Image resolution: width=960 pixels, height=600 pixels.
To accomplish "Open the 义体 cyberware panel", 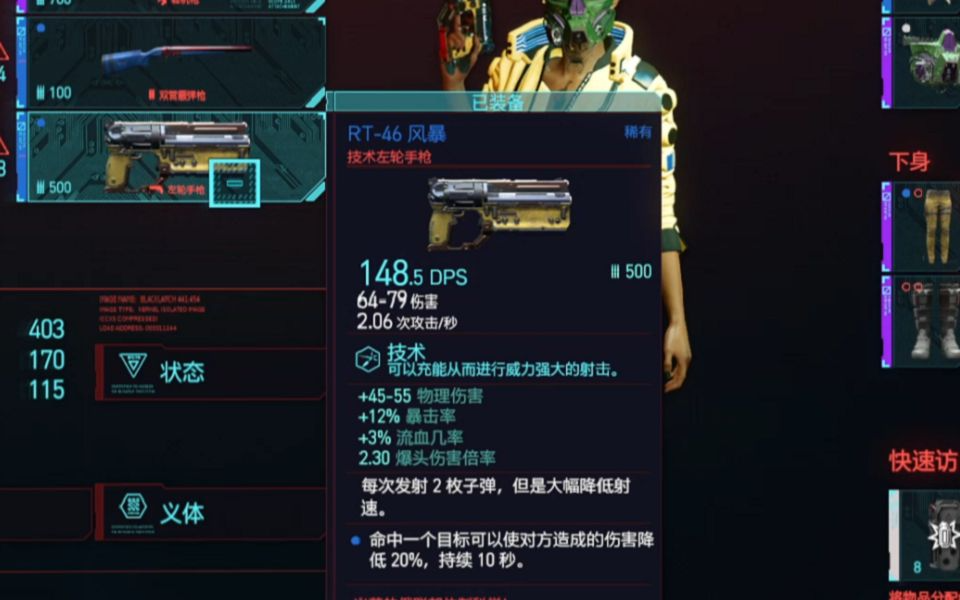I will (208, 512).
